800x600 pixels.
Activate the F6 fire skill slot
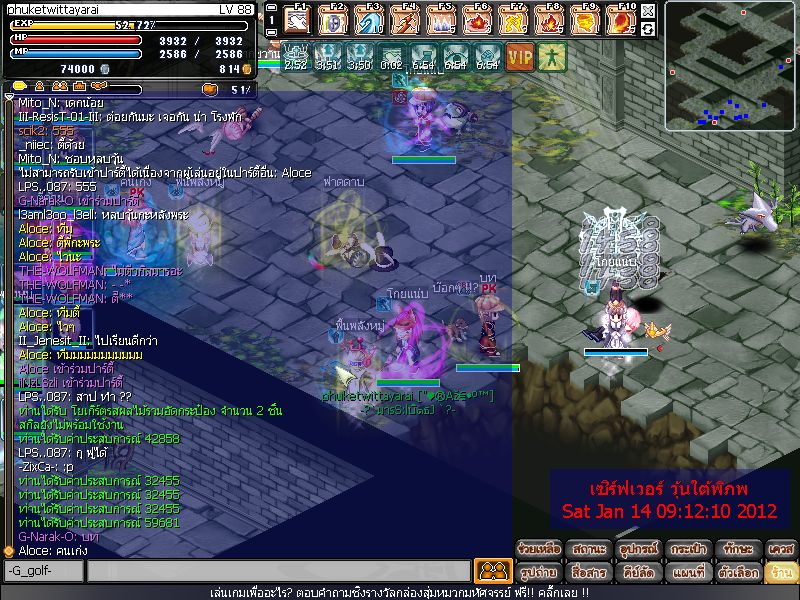click(479, 19)
